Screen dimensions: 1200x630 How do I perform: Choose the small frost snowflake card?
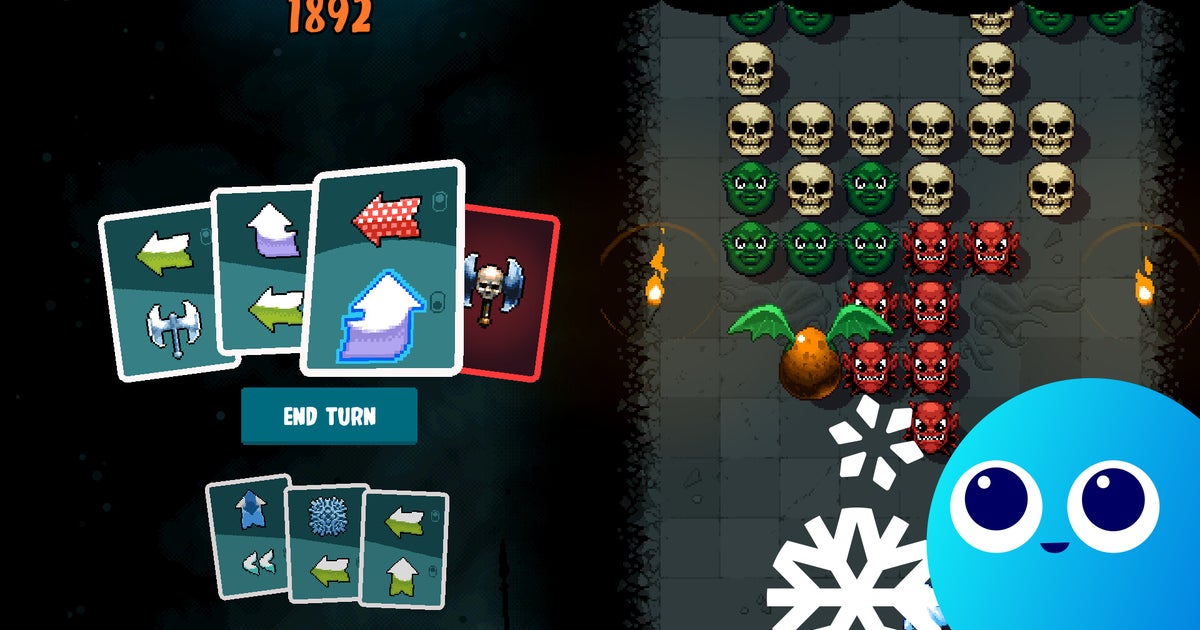[326, 543]
